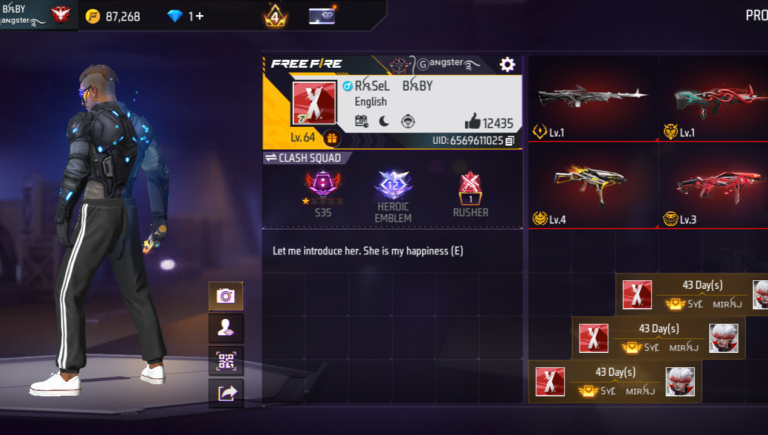Screen dimensions: 768x435
Task: Open the gold crown level 4 icon
Action: (275, 16)
